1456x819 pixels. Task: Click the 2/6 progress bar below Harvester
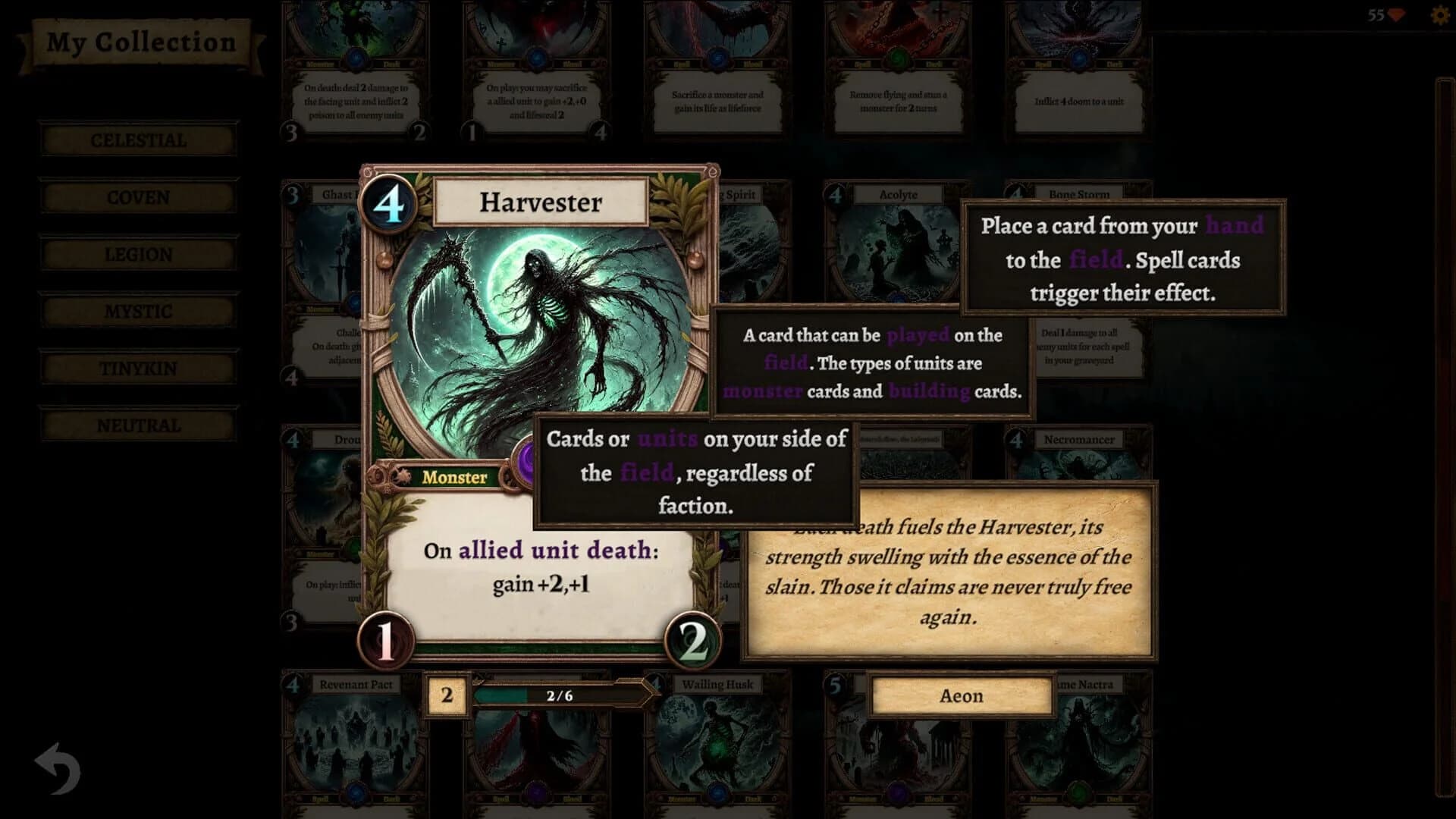(x=559, y=695)
